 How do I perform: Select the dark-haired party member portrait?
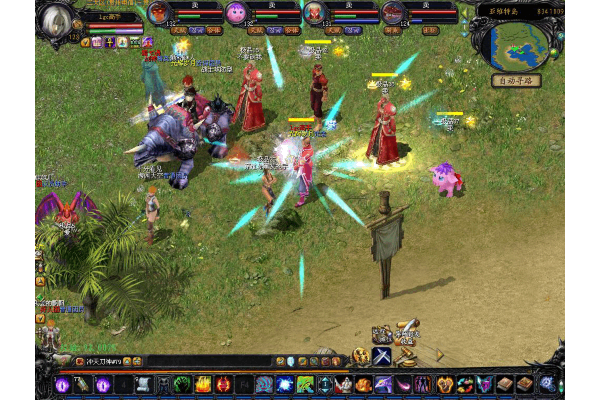[x=393, y=13]
